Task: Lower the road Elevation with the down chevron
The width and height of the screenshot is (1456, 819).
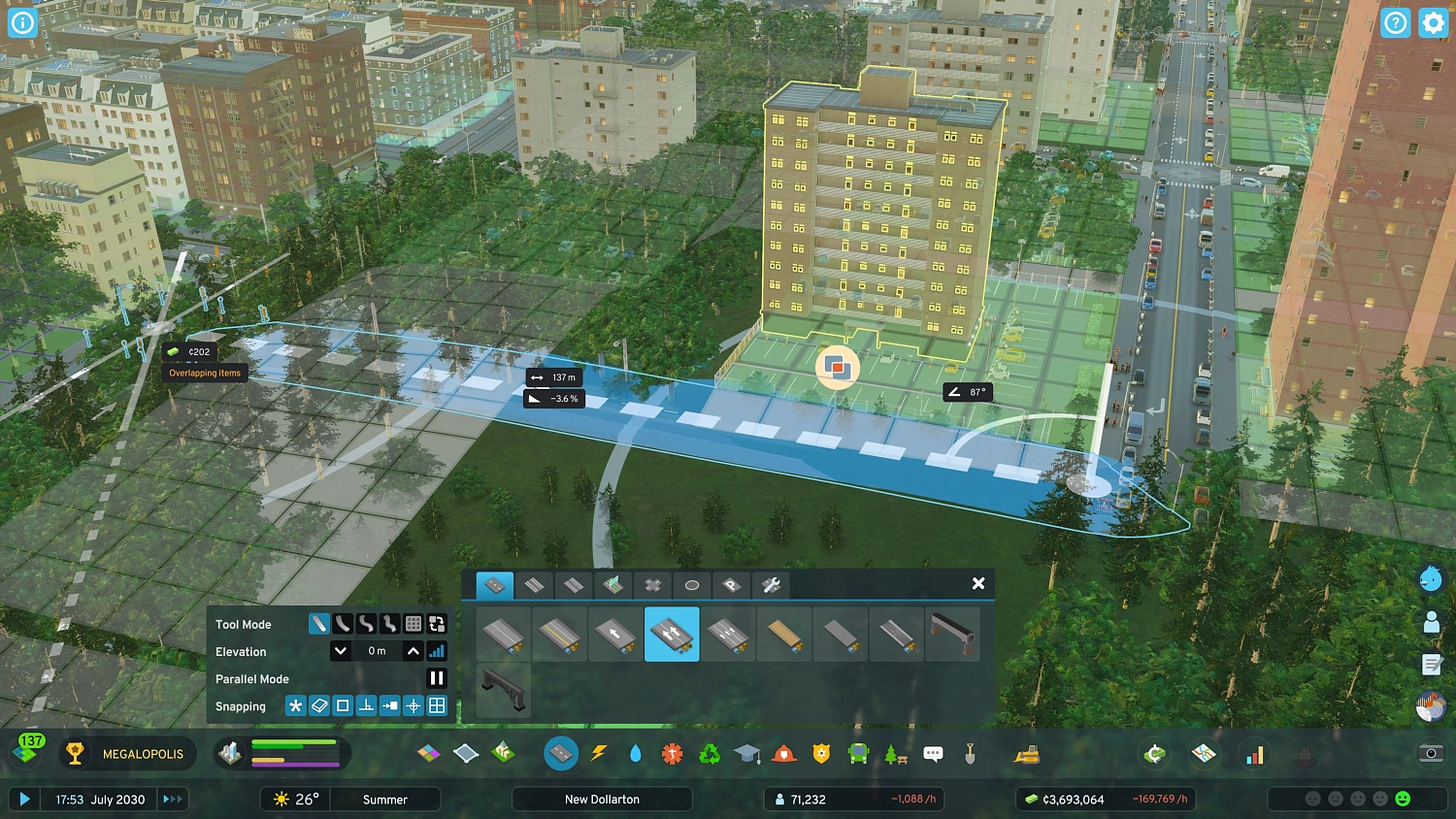Action: coord(340,651)
